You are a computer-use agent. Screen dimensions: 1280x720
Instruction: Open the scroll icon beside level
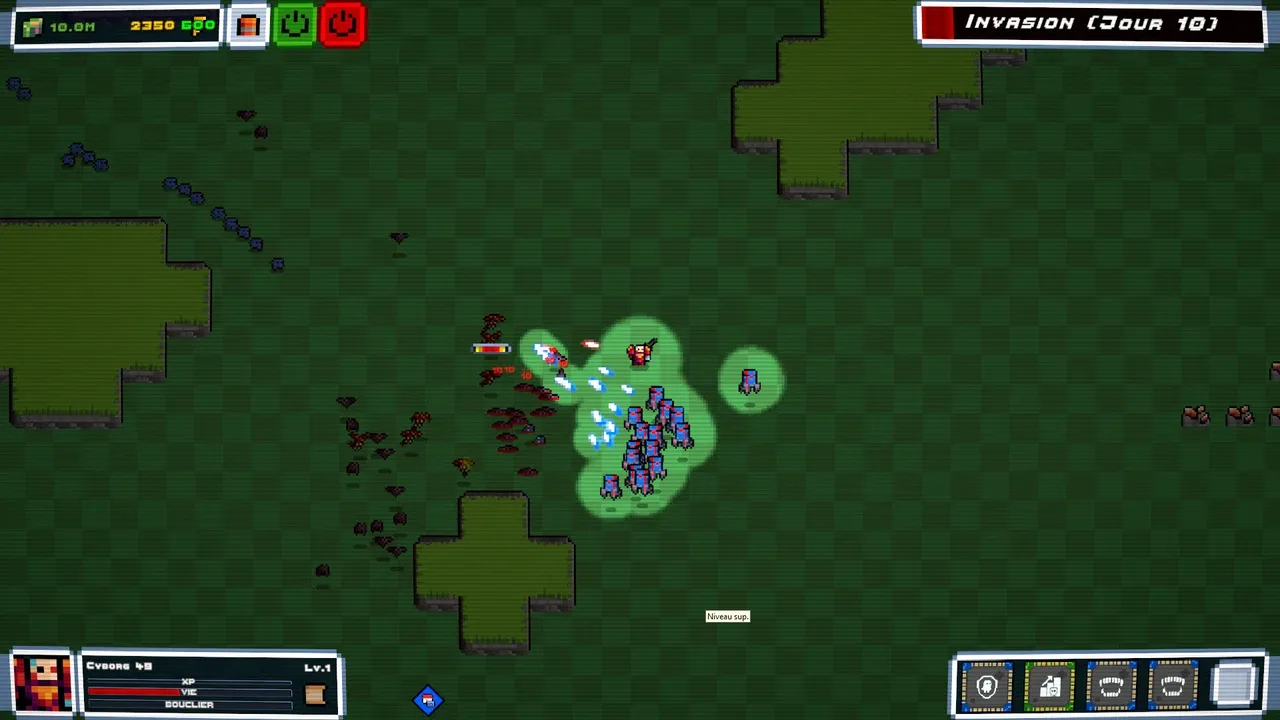pyautogui.click(x=315, y=695)
